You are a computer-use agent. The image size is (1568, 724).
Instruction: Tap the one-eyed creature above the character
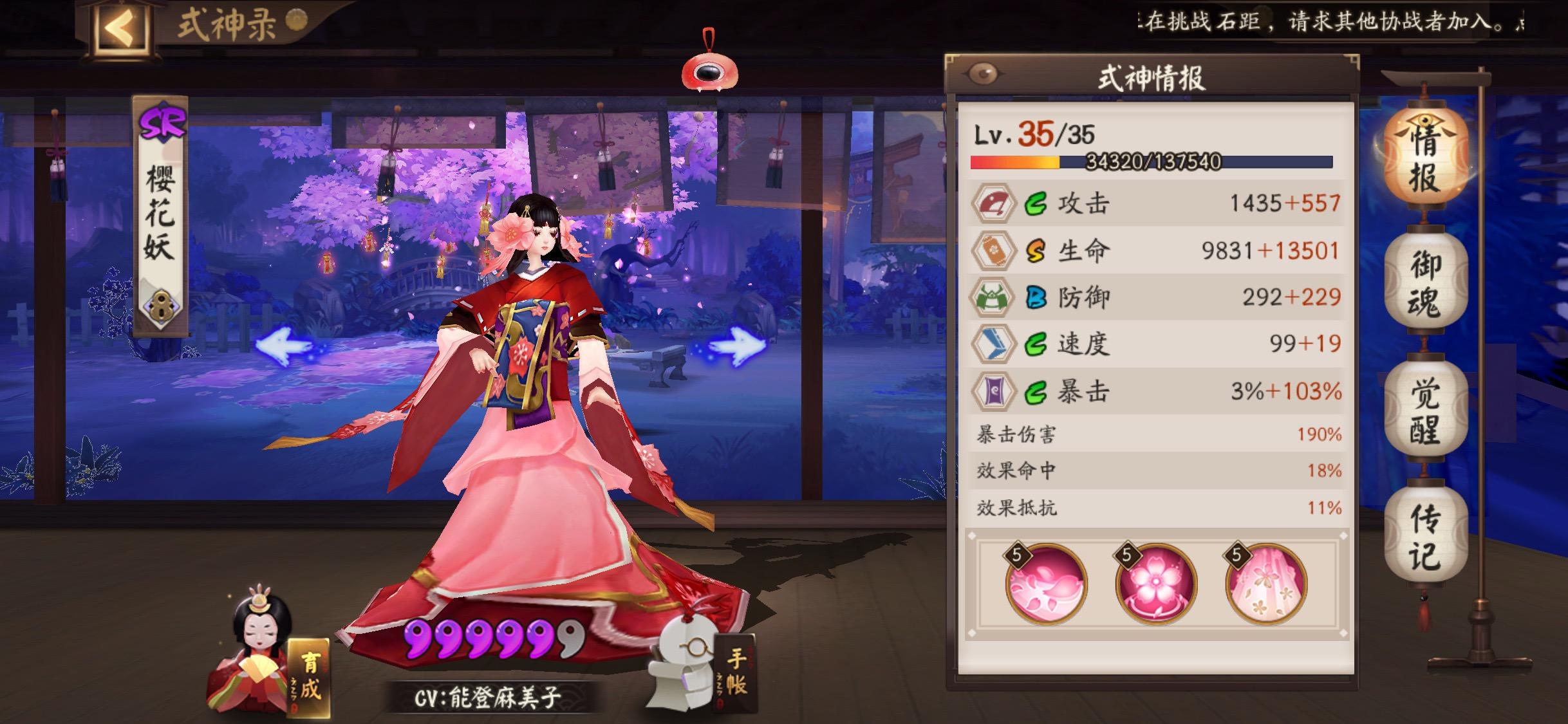click(711, 73)
